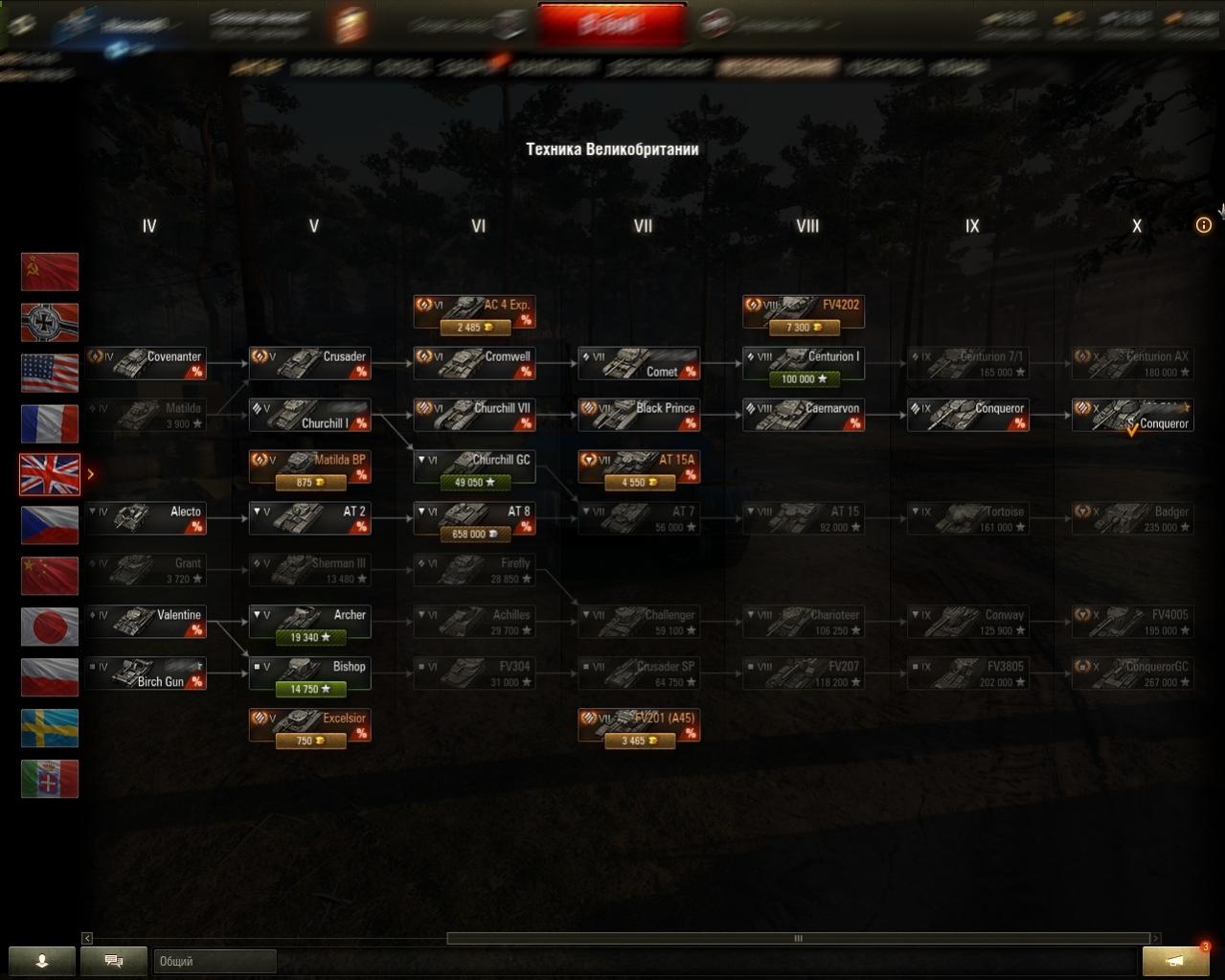Focus the chat input field
This screenshot has width=1225, height=980.
tap(215, 961)
